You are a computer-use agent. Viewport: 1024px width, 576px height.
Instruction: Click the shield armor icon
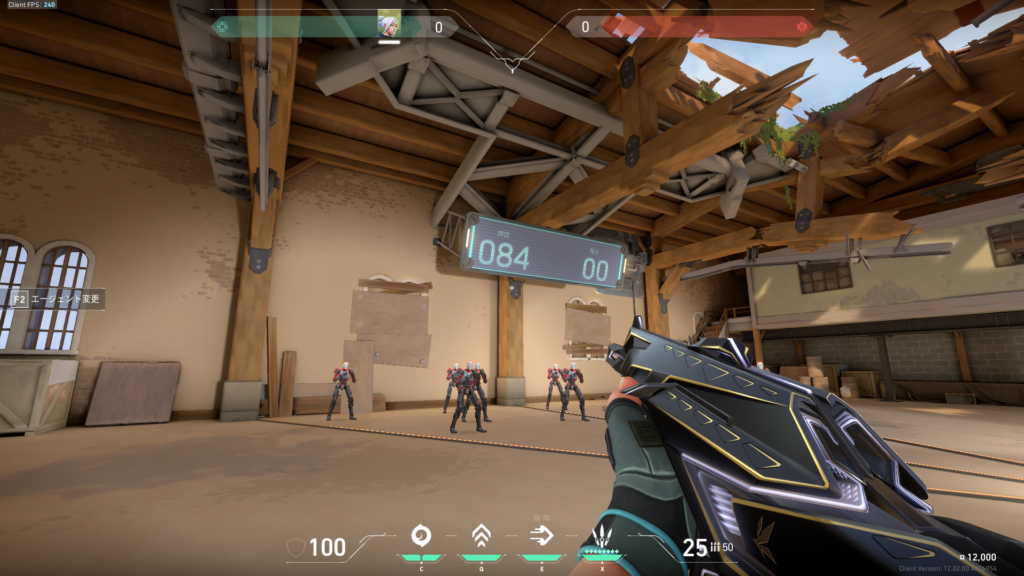coord(296,547)
